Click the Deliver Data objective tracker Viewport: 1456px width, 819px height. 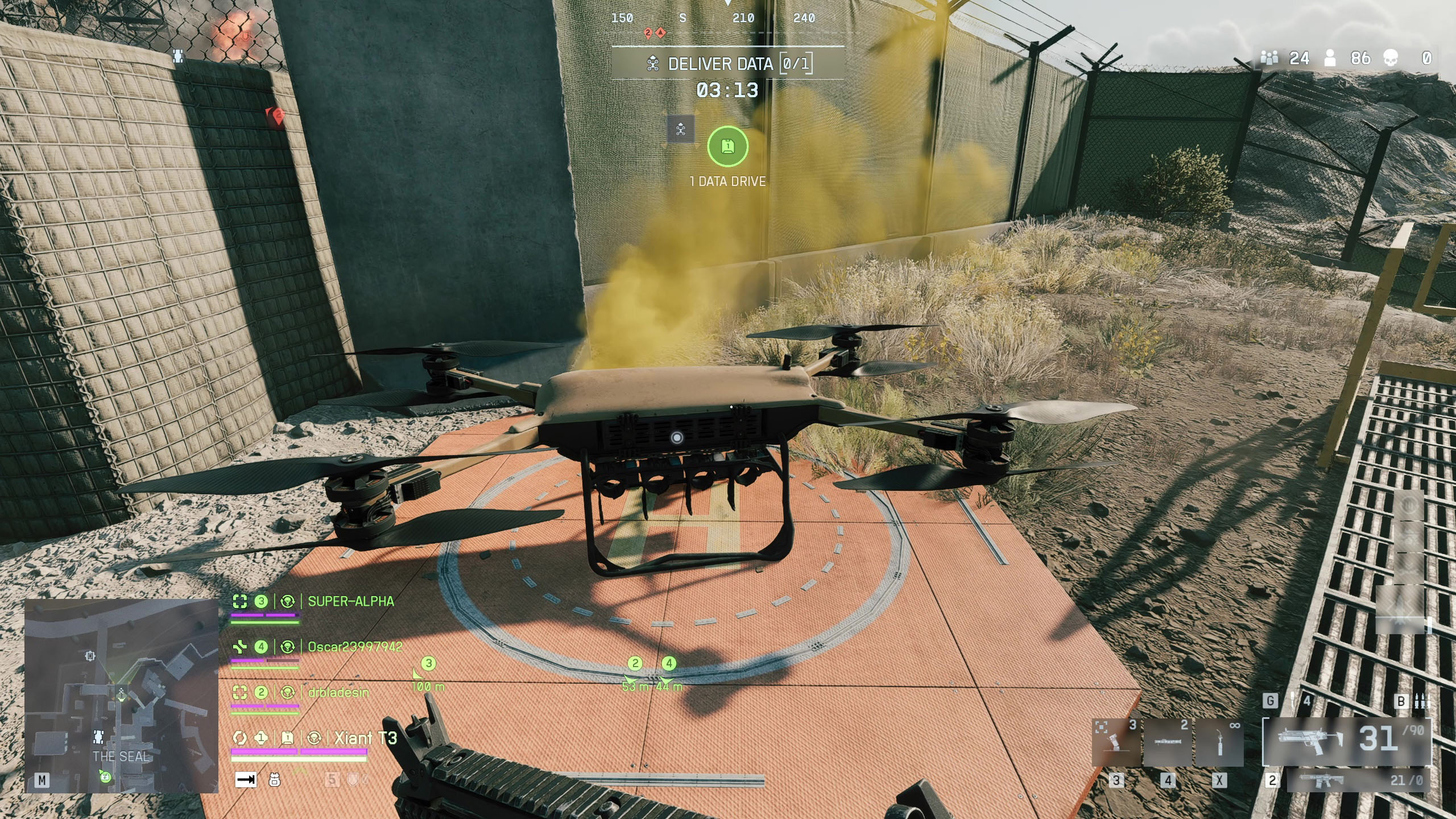tap(728, 64)
